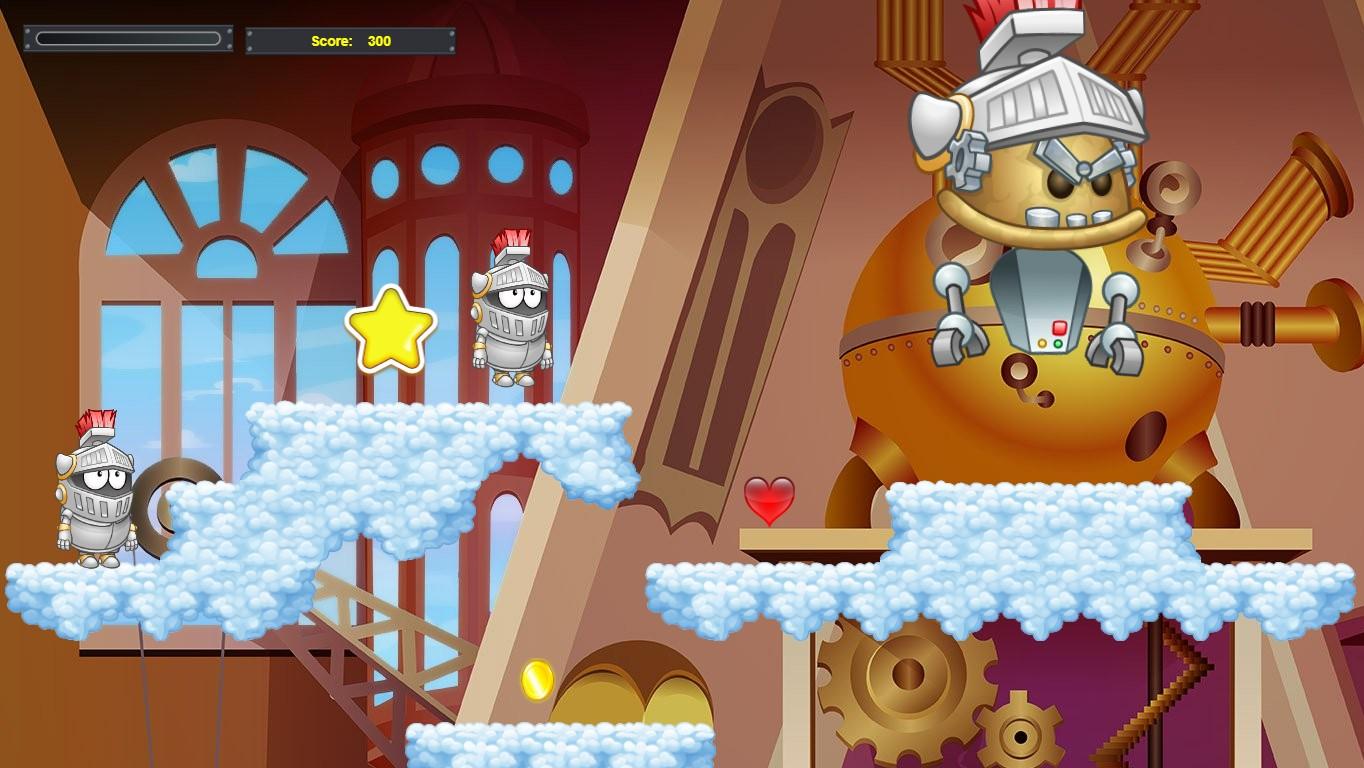Toggle the green indicator light on the chest panel
This screenshot has width=1364, height=768.
pyautogui.click(x=1058, y=344)
